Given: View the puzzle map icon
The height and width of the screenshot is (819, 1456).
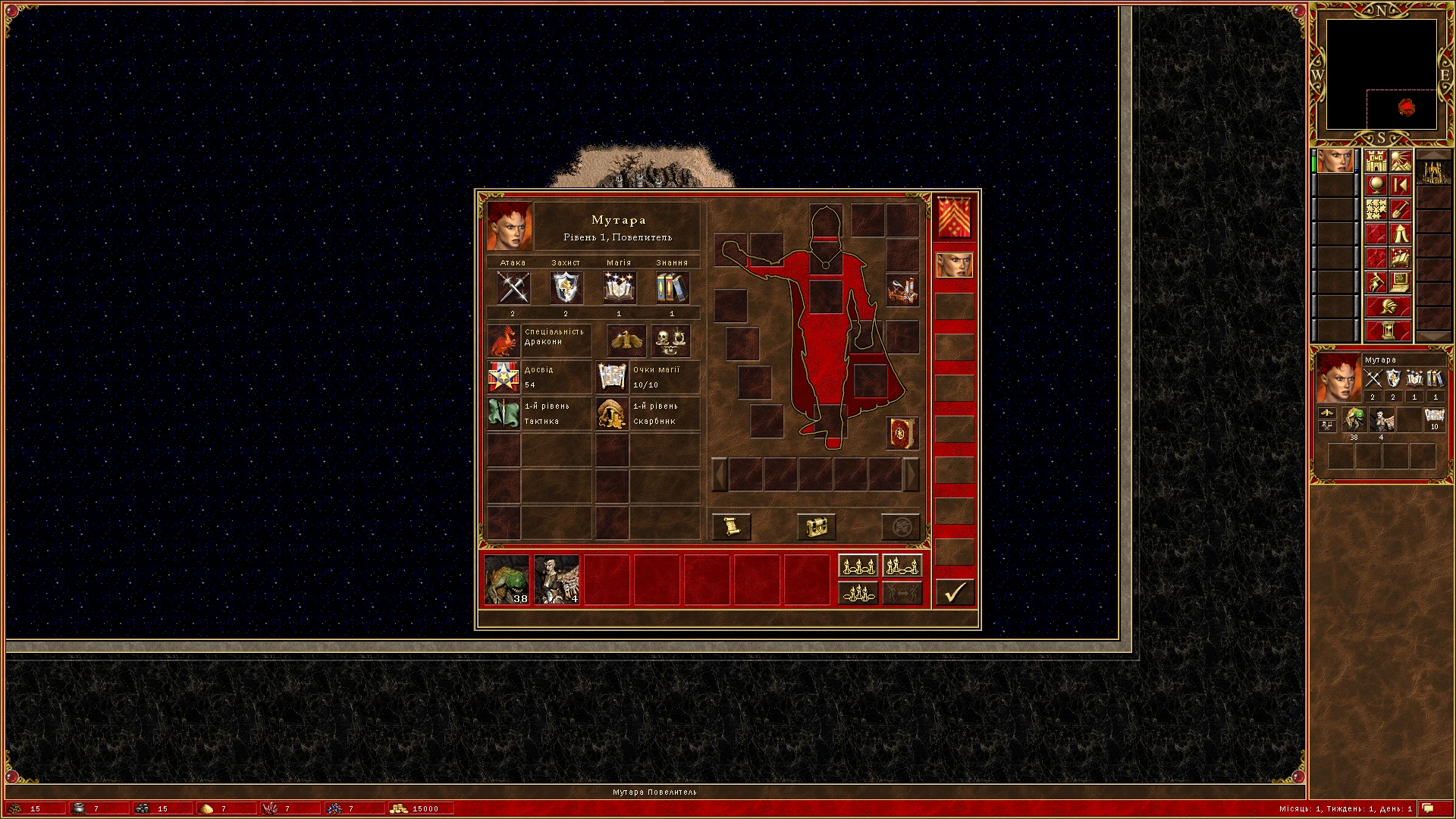Looking at the screenshot, I should point(1374,210).
